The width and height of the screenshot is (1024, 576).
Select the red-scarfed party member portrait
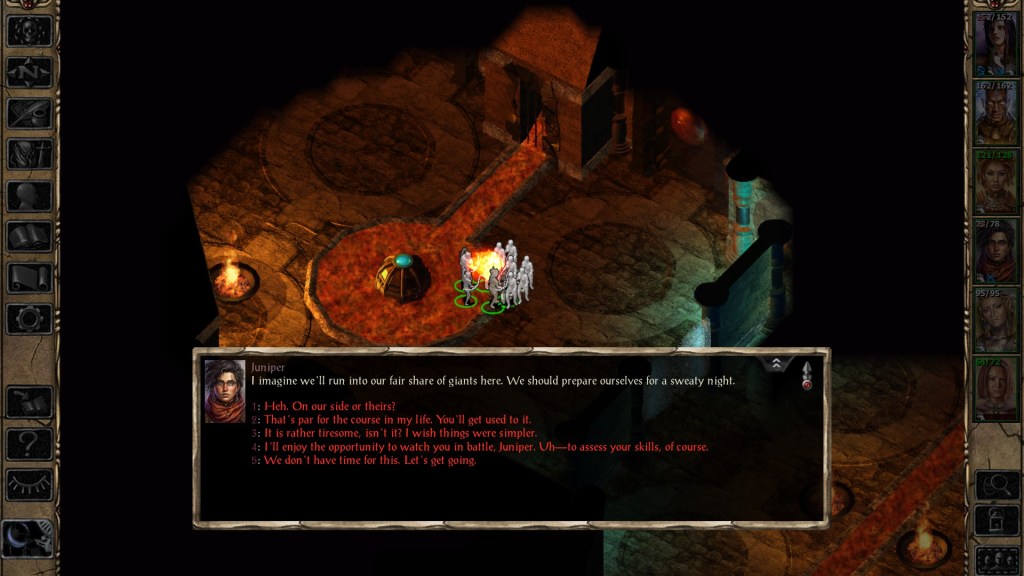point(995,252)
